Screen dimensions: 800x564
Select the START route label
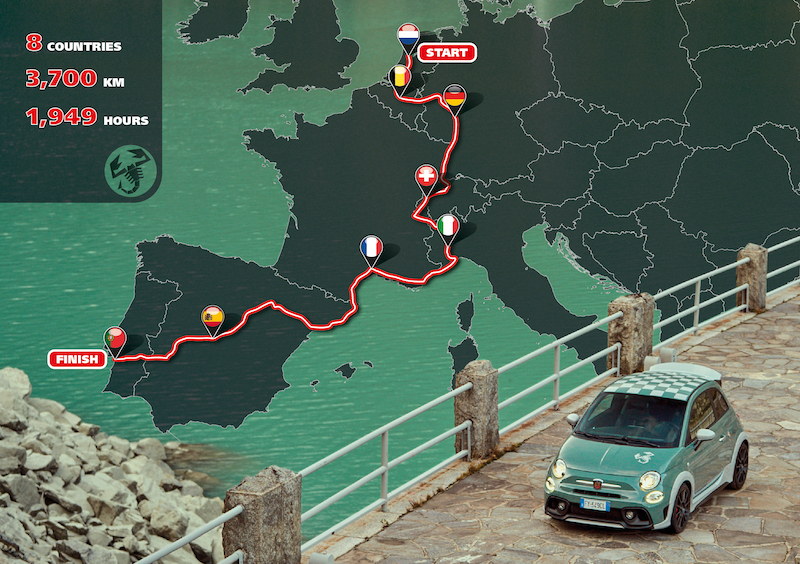[444, 52]
